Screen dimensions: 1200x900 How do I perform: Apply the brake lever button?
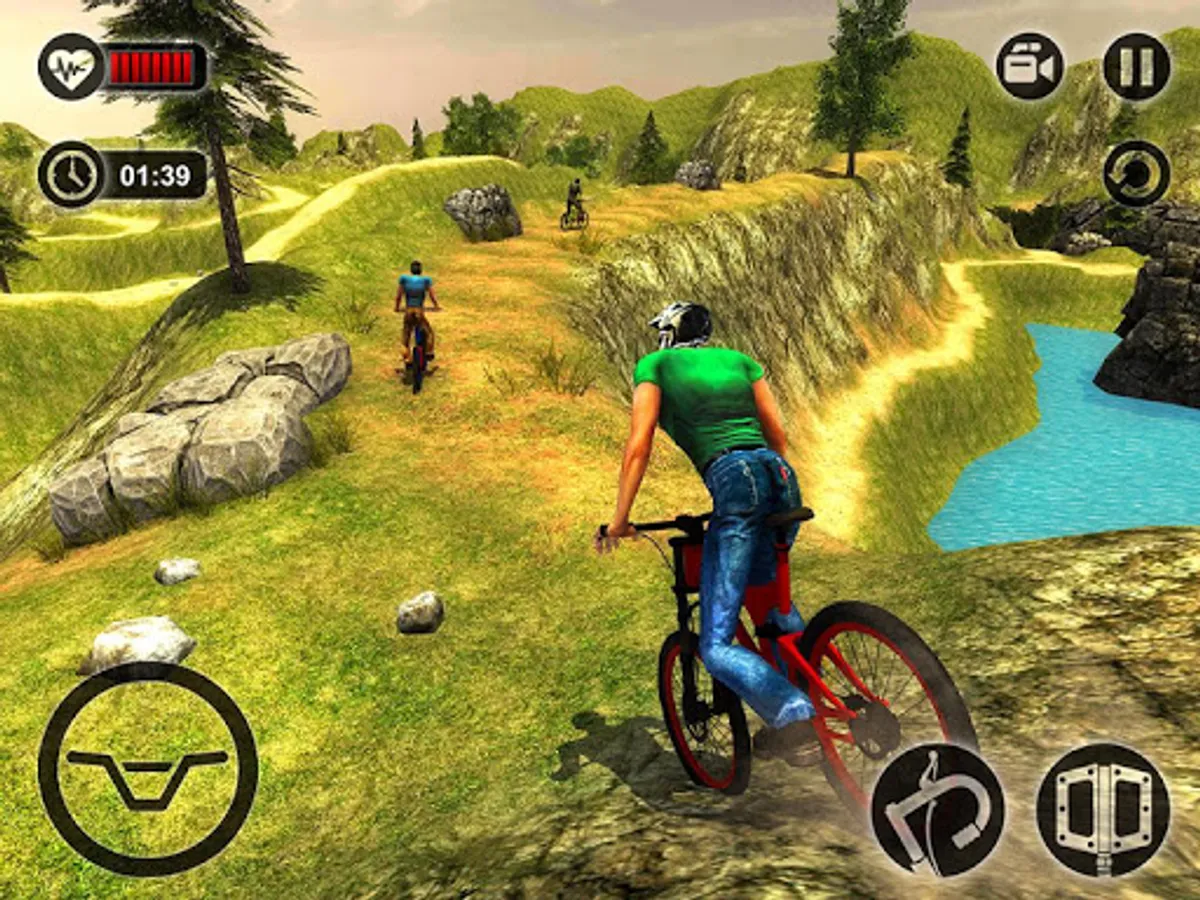point(938,809)
